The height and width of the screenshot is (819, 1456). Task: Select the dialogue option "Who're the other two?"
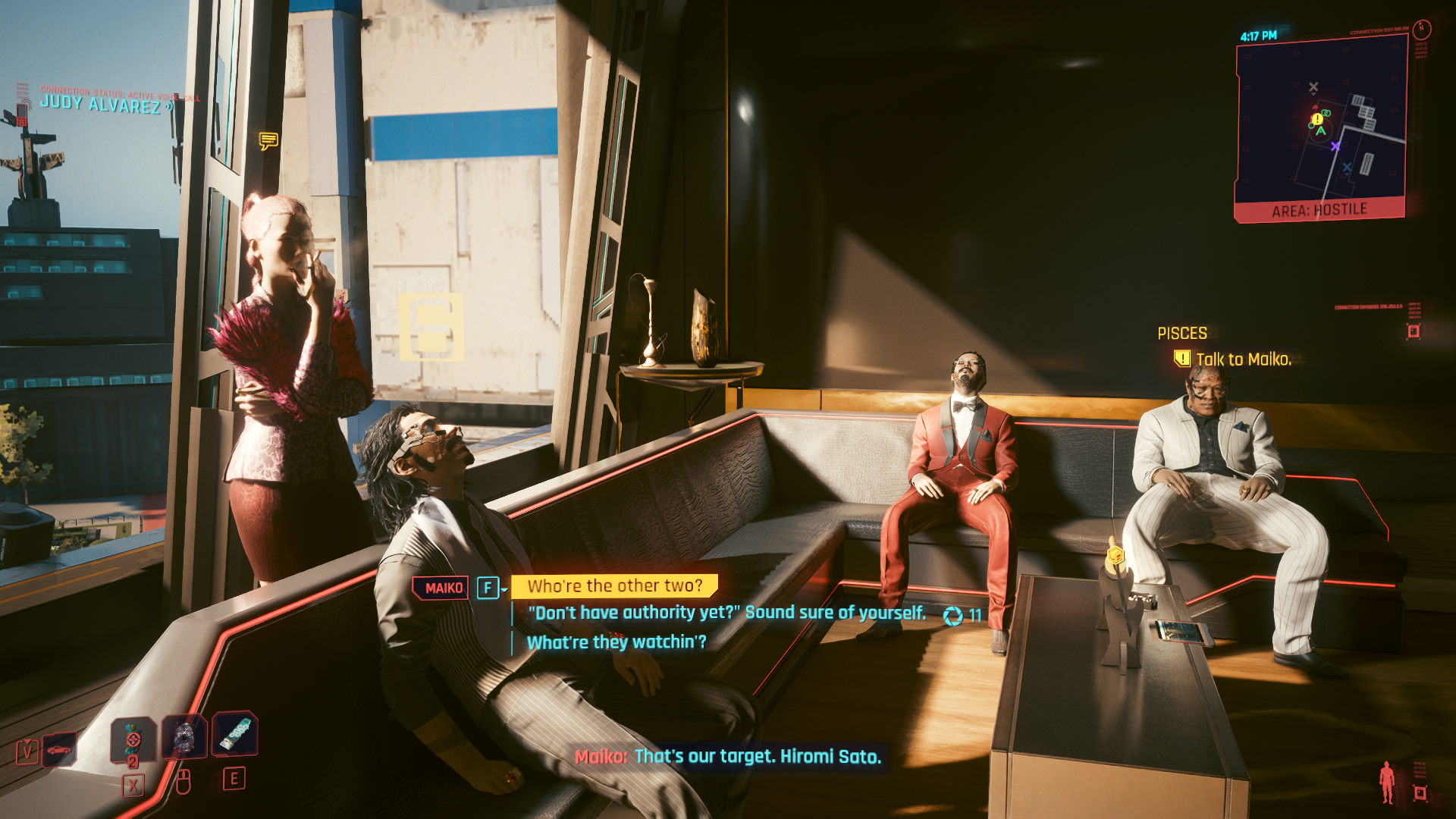tap(616, 585)
